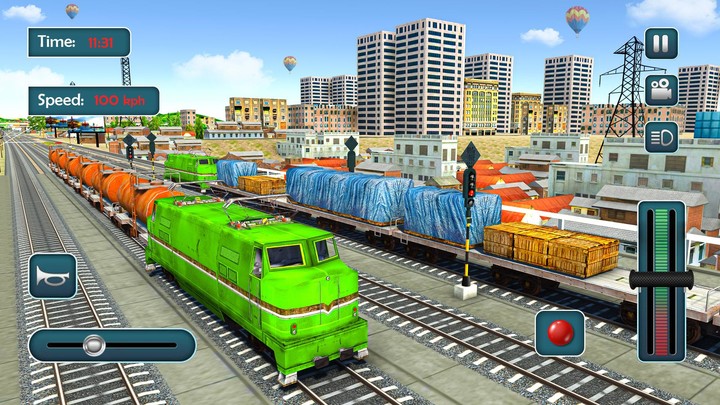Click the red round brake button
Image resolution: width=720 pixels, height=405 pixels.
(x=560, y=333)
